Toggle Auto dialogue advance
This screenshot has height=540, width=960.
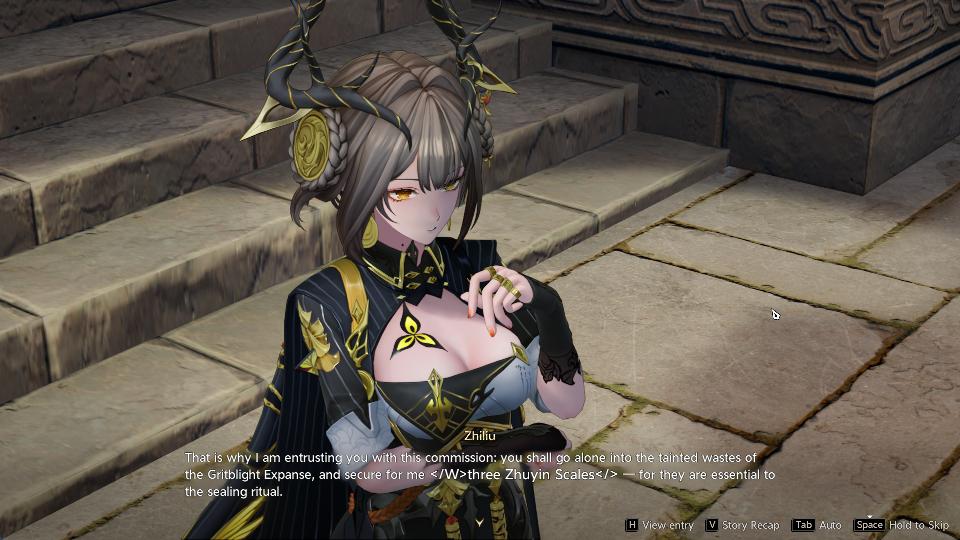pos(818,525)
